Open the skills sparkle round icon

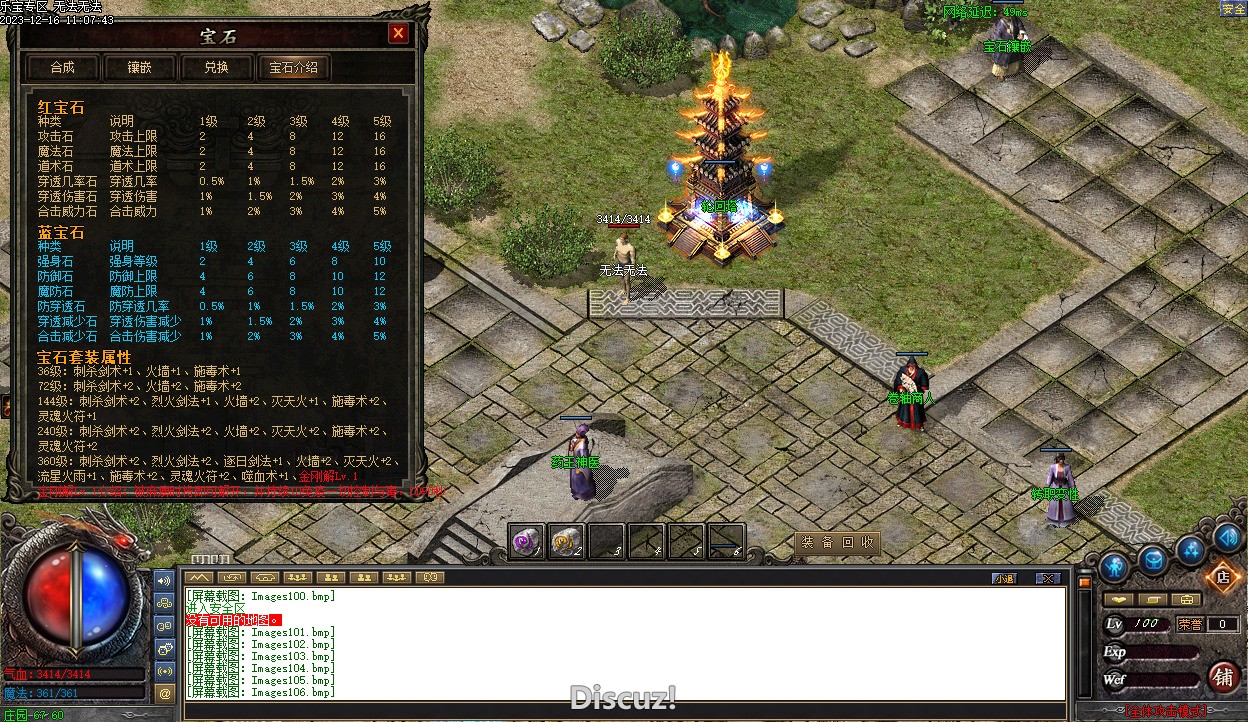point(1190,548)
